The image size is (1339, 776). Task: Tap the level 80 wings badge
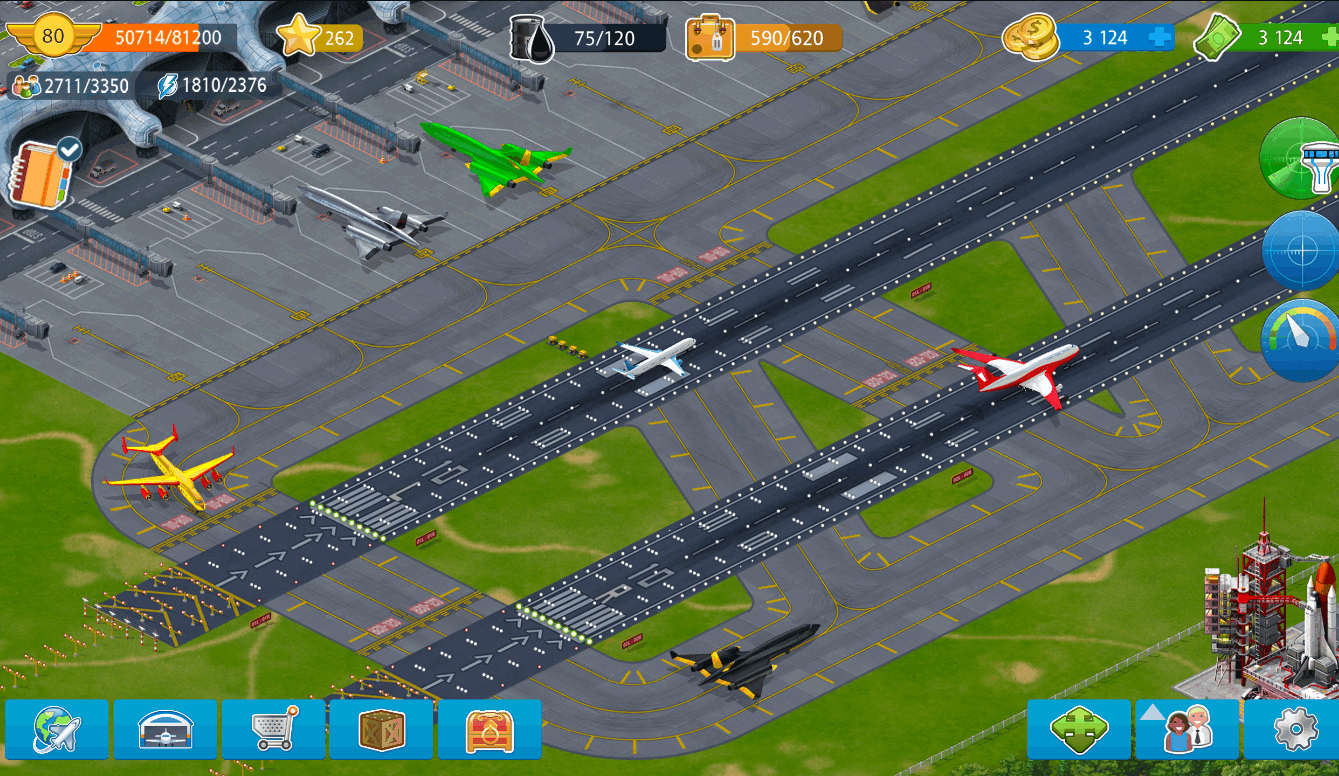click(x=51, y=38)
